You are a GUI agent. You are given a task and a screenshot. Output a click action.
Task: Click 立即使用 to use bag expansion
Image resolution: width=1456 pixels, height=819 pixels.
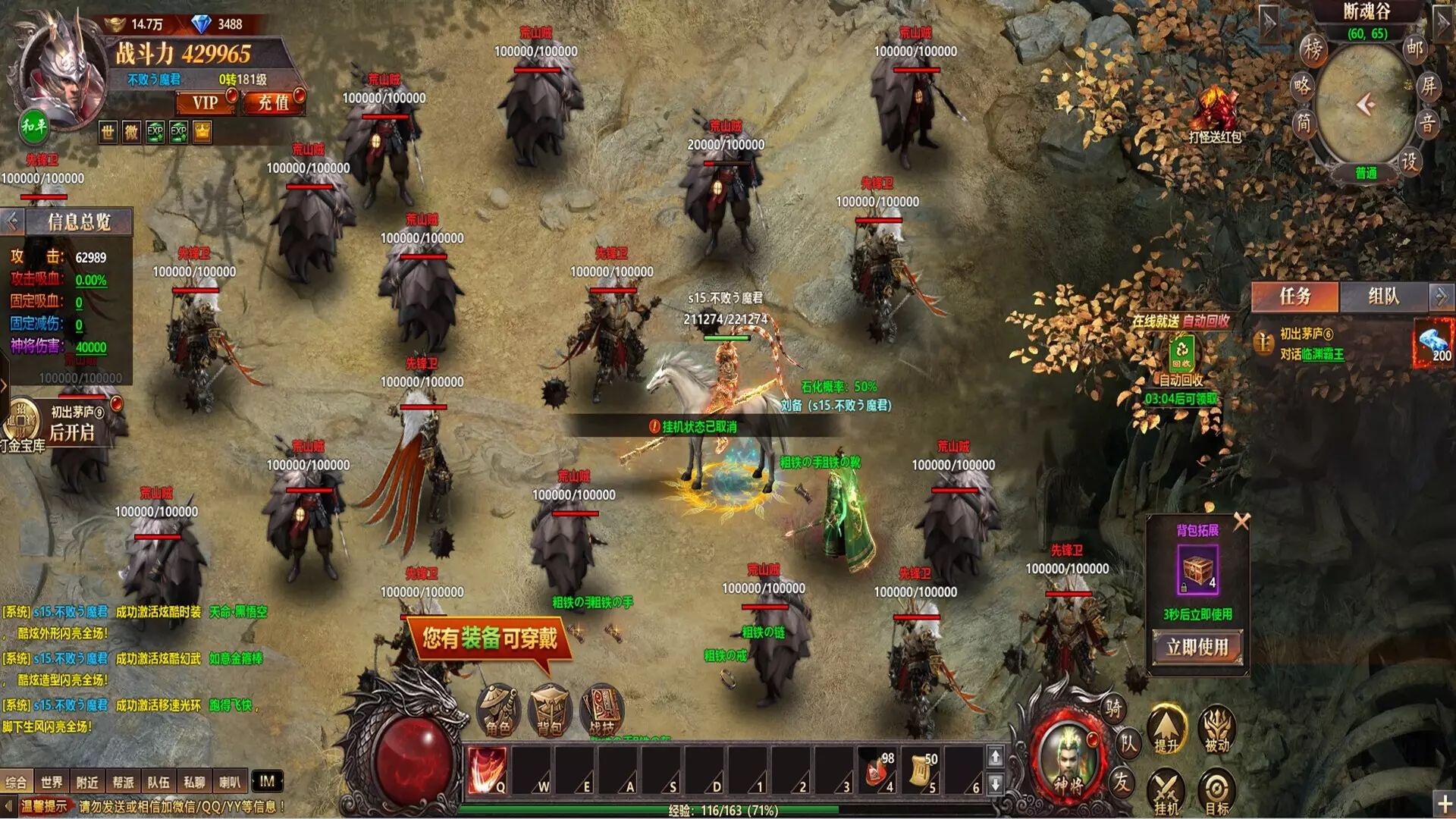(x=1197, y=648)
